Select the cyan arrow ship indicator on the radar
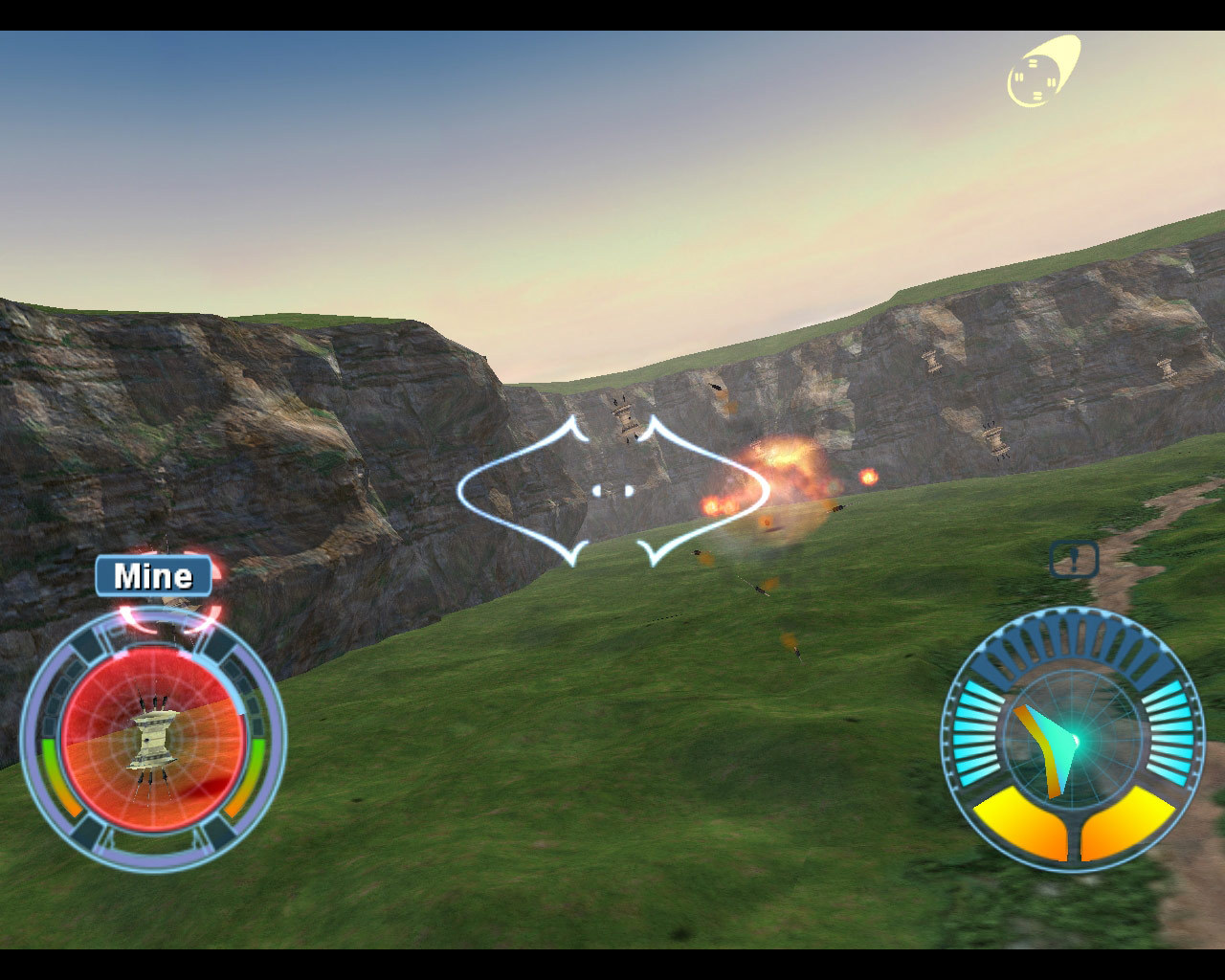This screenshot has width=1225, height=980. pos(1058,746)
